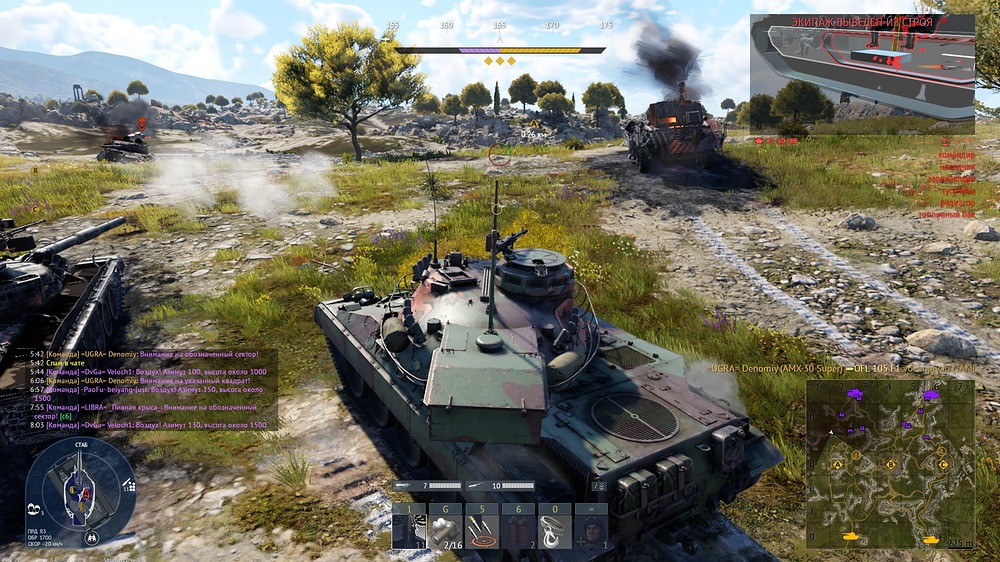Use the fire extinguisher slot
The image size is (1000, 562).
point(519,527)
